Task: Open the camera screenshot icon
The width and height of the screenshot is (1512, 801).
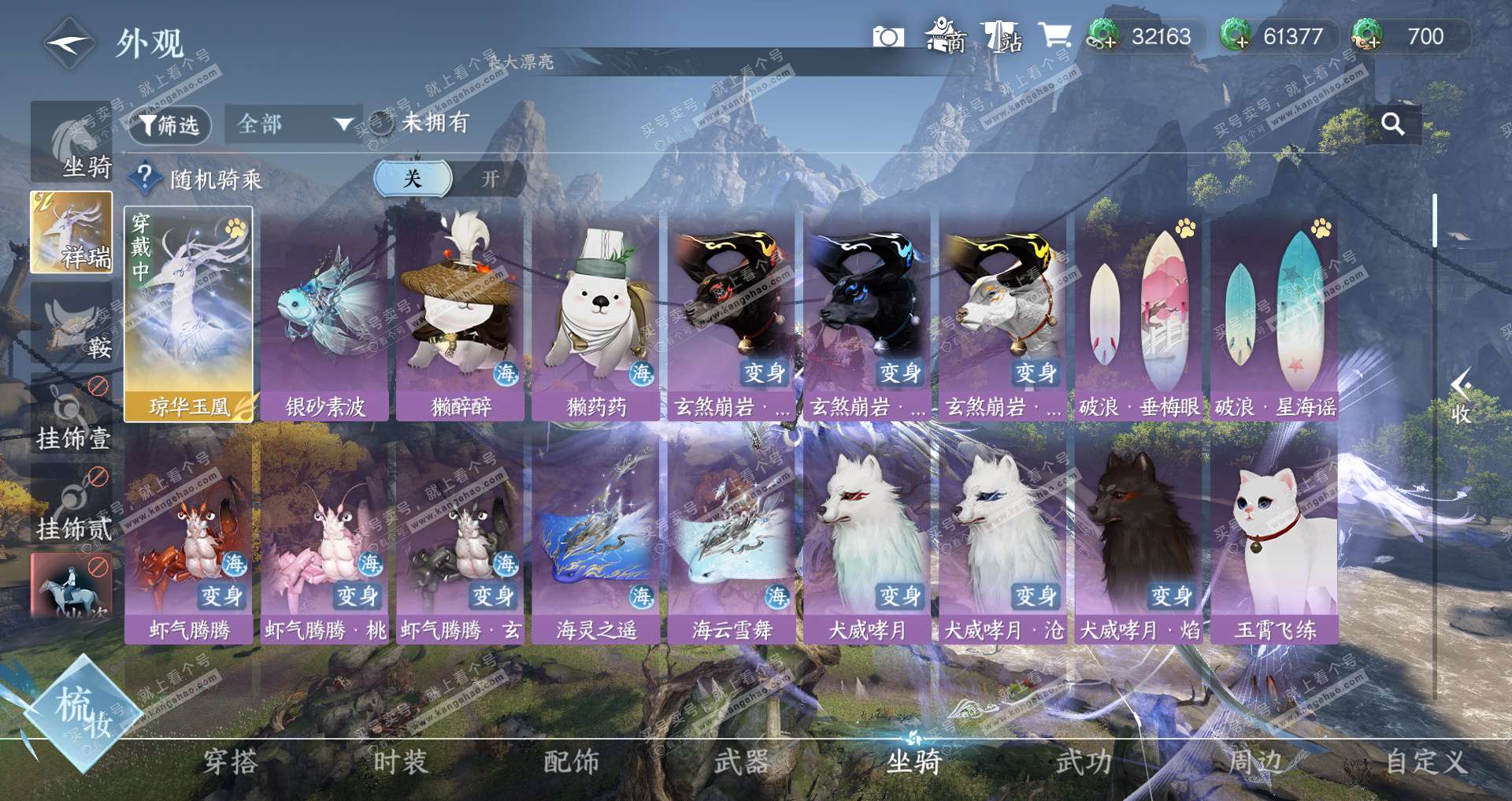Action: click(x=888, y=37)
